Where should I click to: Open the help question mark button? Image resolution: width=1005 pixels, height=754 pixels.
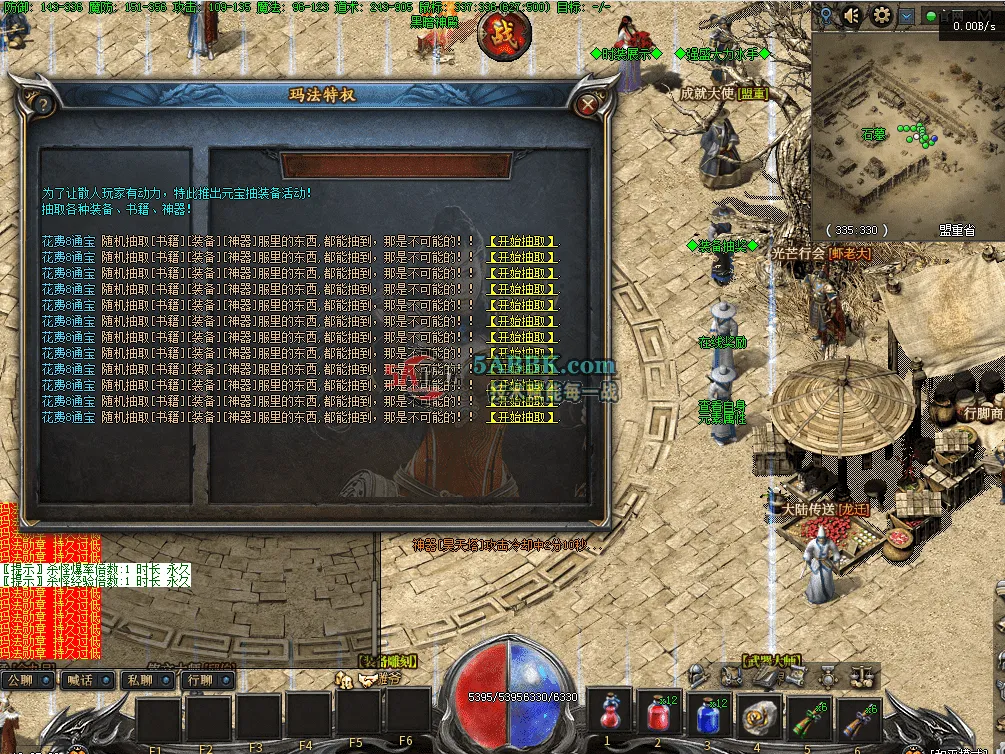[42, 104]
